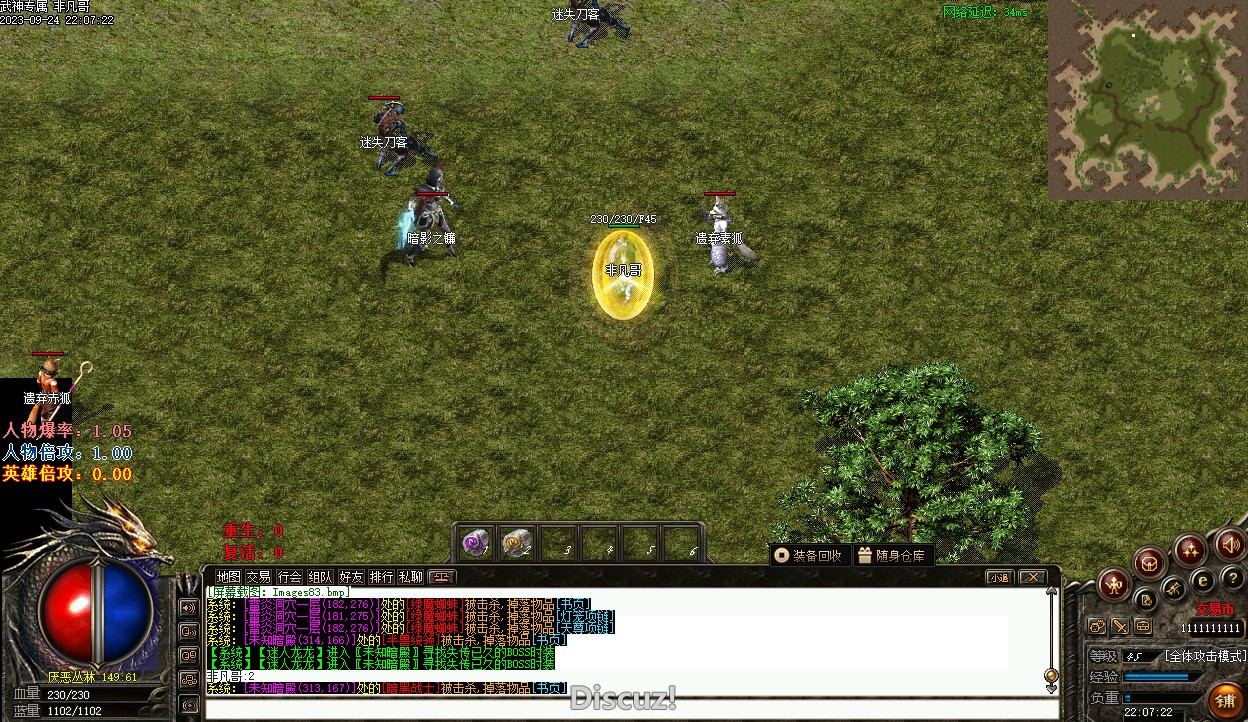This screenshot has width=1248, height=722.
Task: Open the 交易 trade tab
Action: (259, 577)
